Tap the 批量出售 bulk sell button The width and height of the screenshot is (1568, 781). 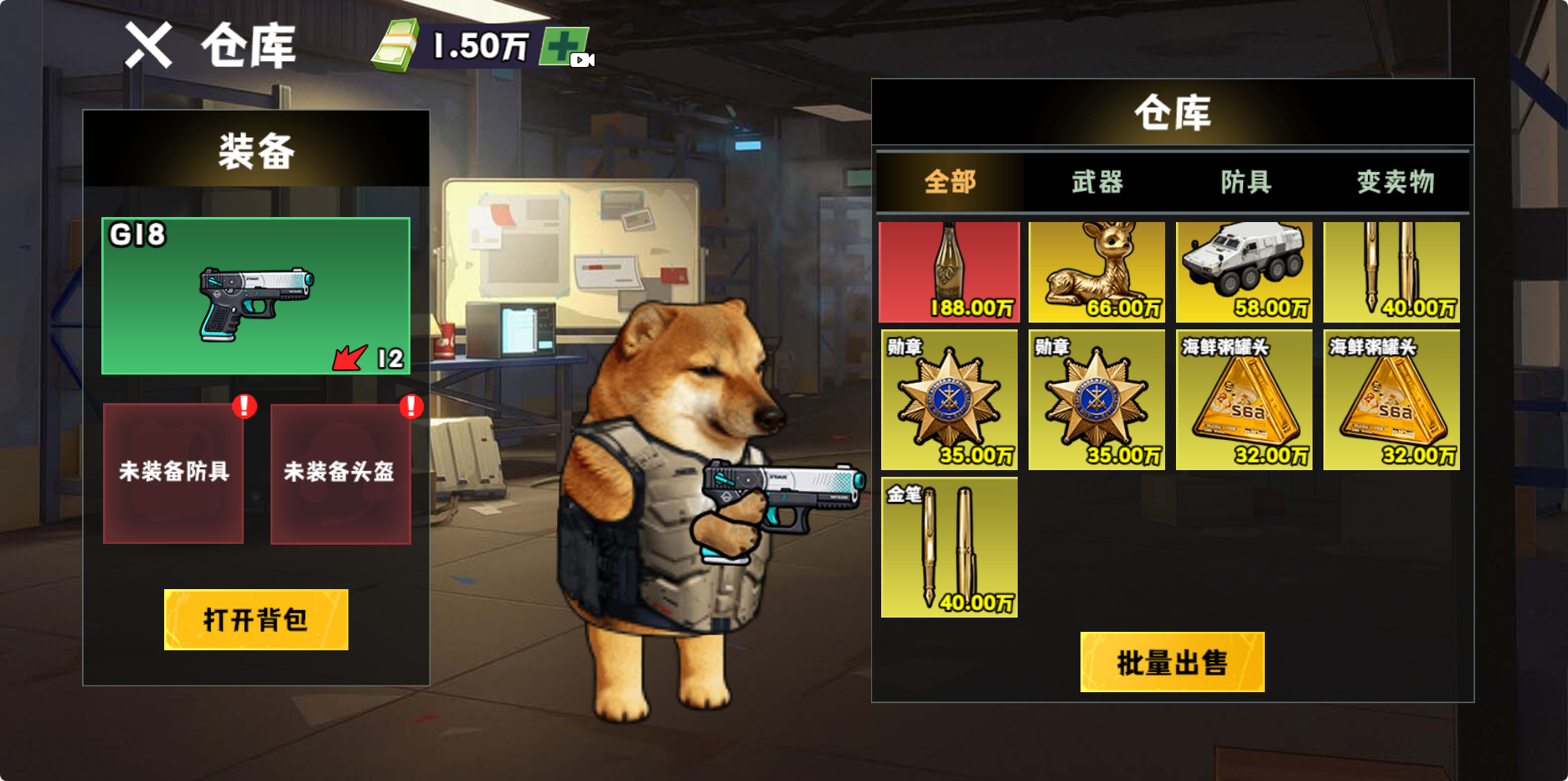1172,662
